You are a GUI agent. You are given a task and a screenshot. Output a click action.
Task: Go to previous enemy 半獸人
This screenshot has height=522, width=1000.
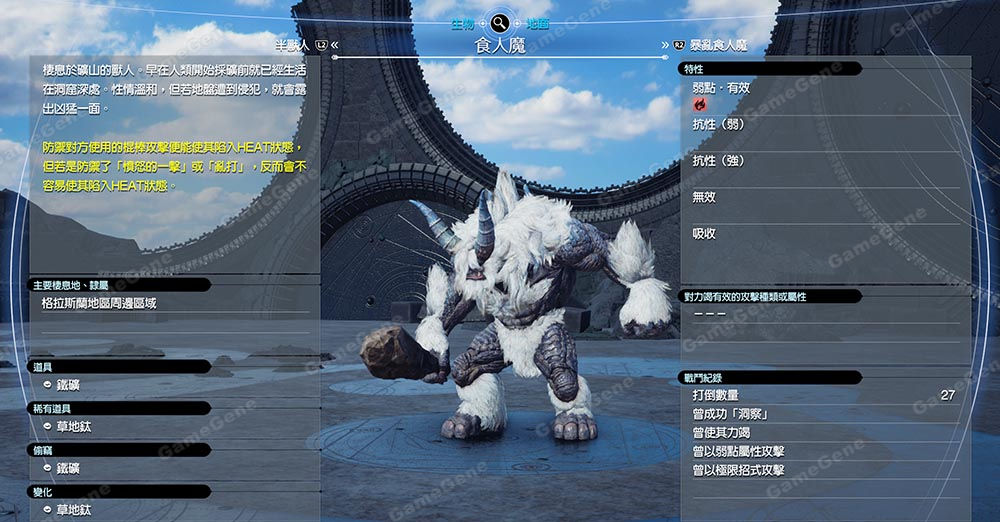click(300, 45)
